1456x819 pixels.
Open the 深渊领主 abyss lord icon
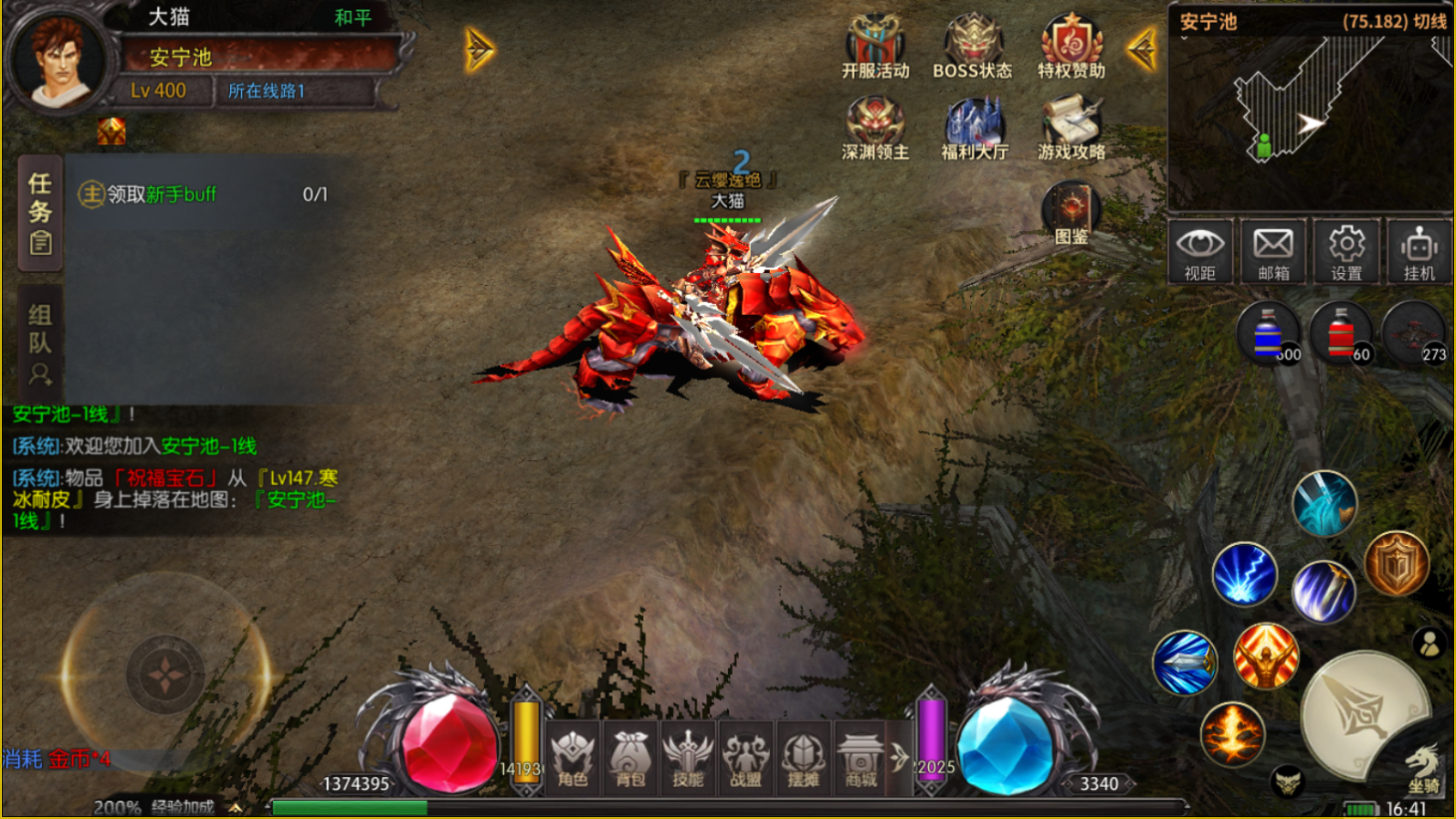[x=874, y=128]
